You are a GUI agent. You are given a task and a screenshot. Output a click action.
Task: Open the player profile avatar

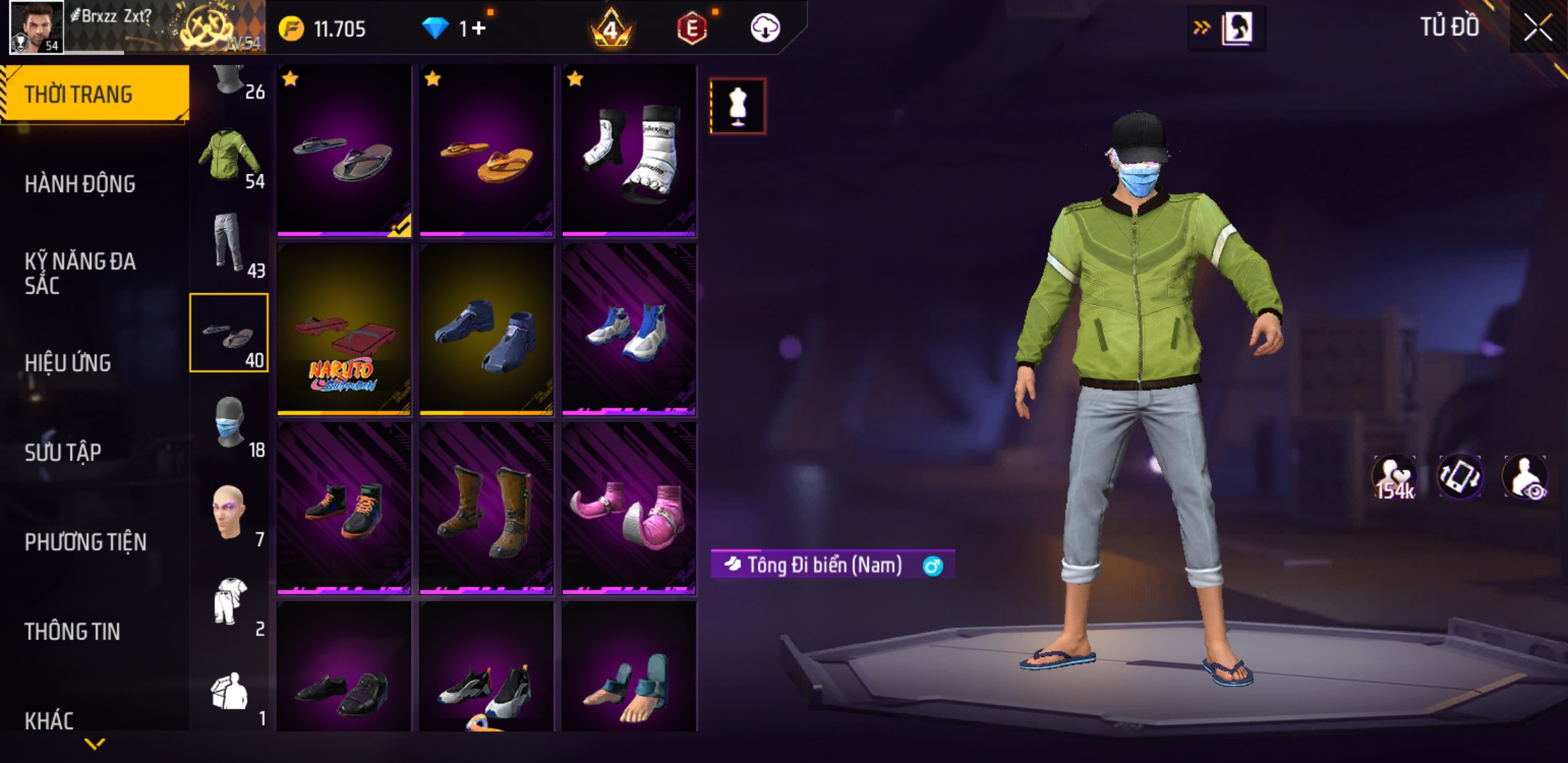[36, 27]
